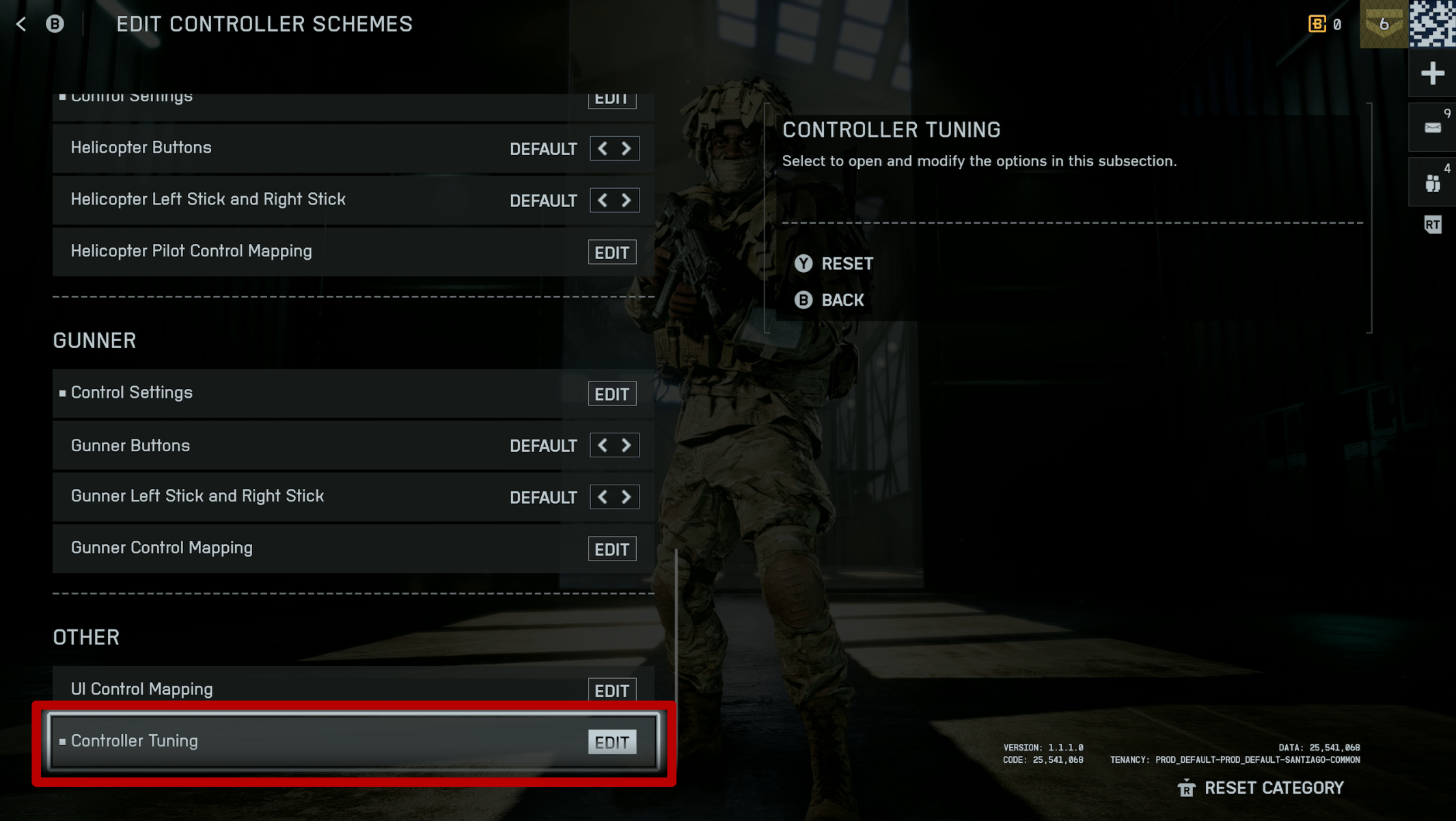Click the plus icon to add content
1456x821 pixels.
pyautogui.click(x=1432, y=73)
